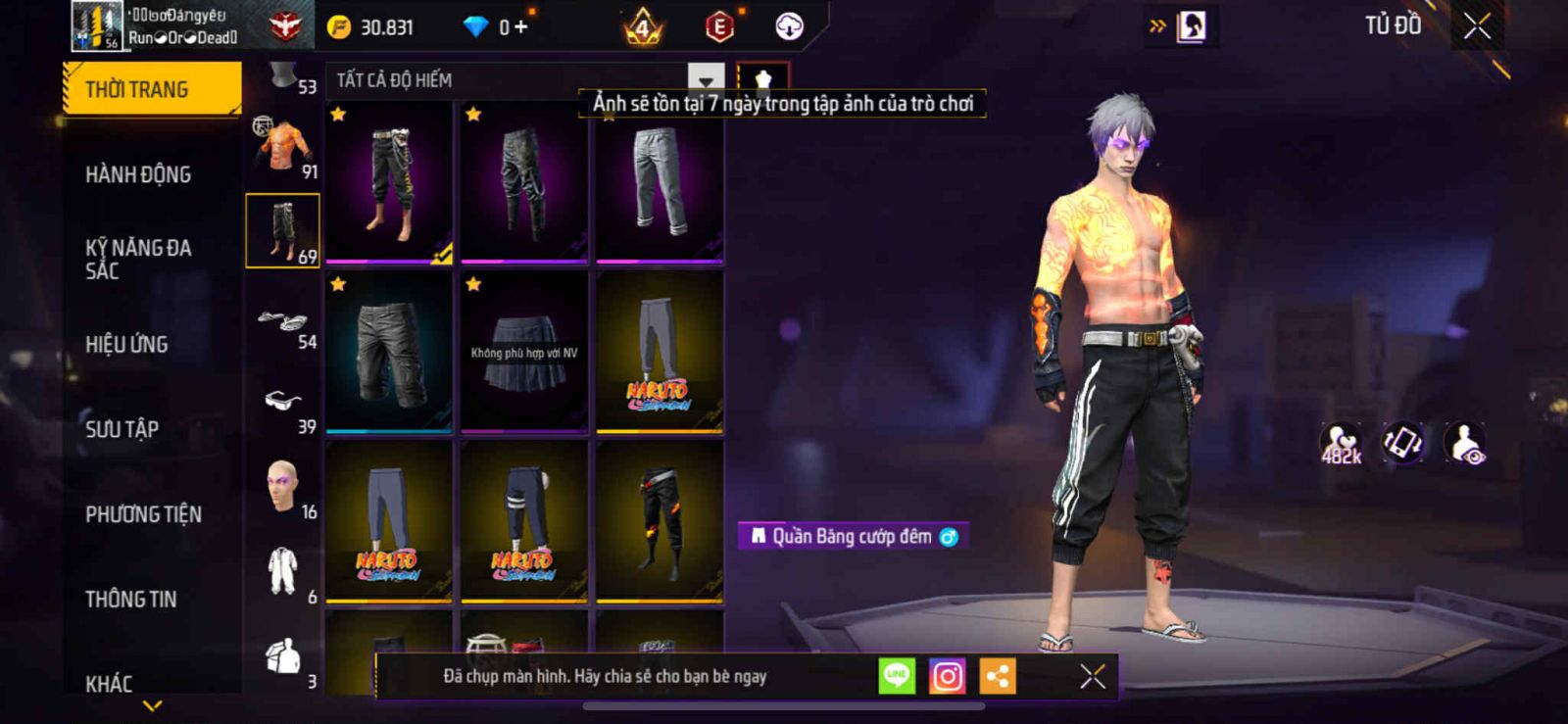Close the TỦ ĐỒ wardrobe screen
This screenshot has height=724, width=1568.
[x=1477, y=26]
